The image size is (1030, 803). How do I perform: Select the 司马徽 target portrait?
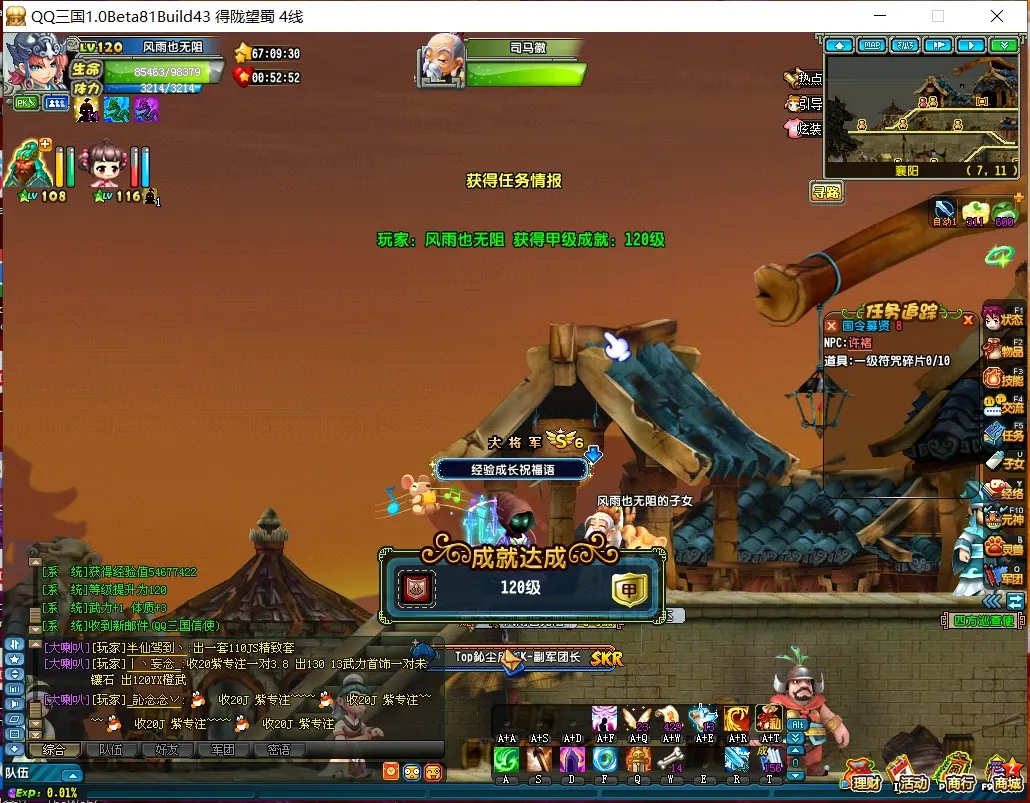coord(440,60)
